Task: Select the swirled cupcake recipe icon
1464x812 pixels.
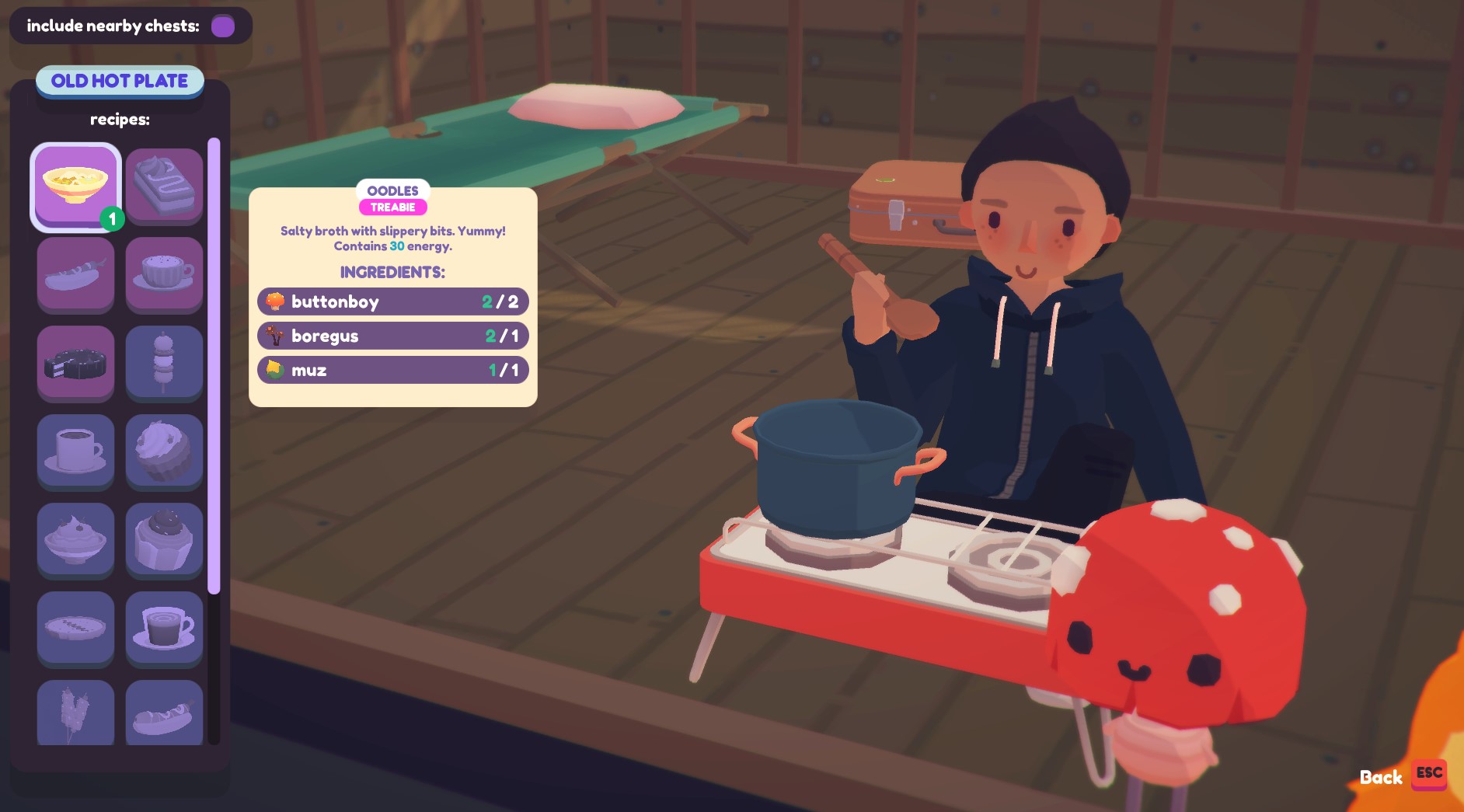Action: coord(164,451)
